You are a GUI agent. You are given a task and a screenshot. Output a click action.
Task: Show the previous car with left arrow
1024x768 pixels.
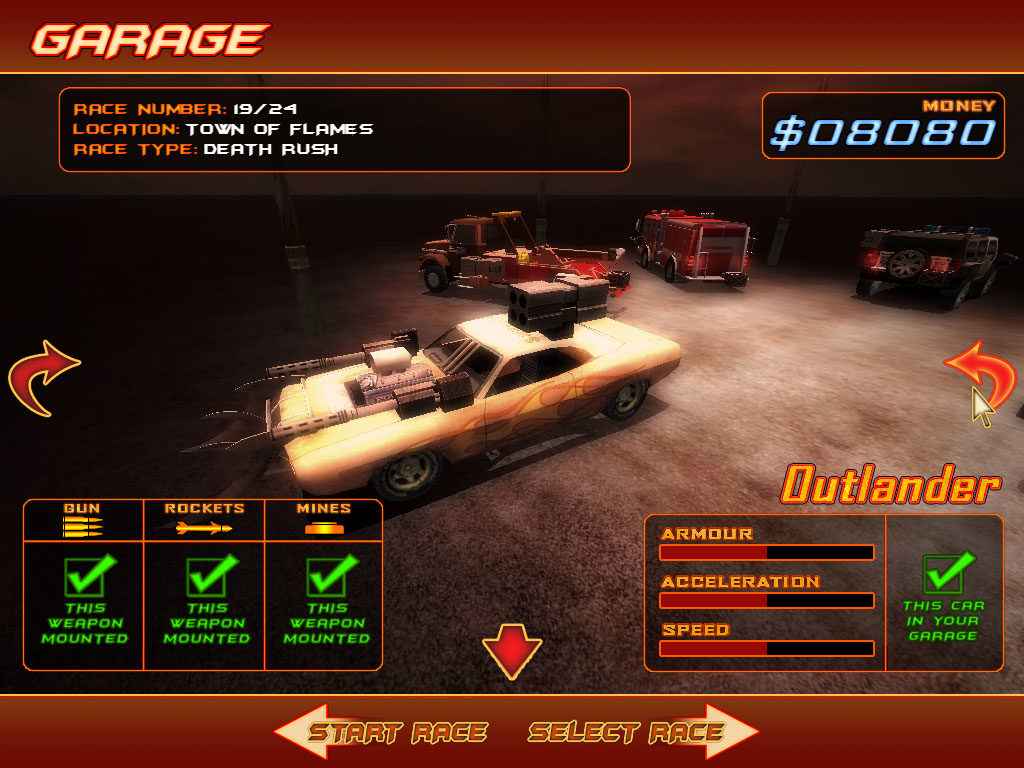[x=42, y=377]
